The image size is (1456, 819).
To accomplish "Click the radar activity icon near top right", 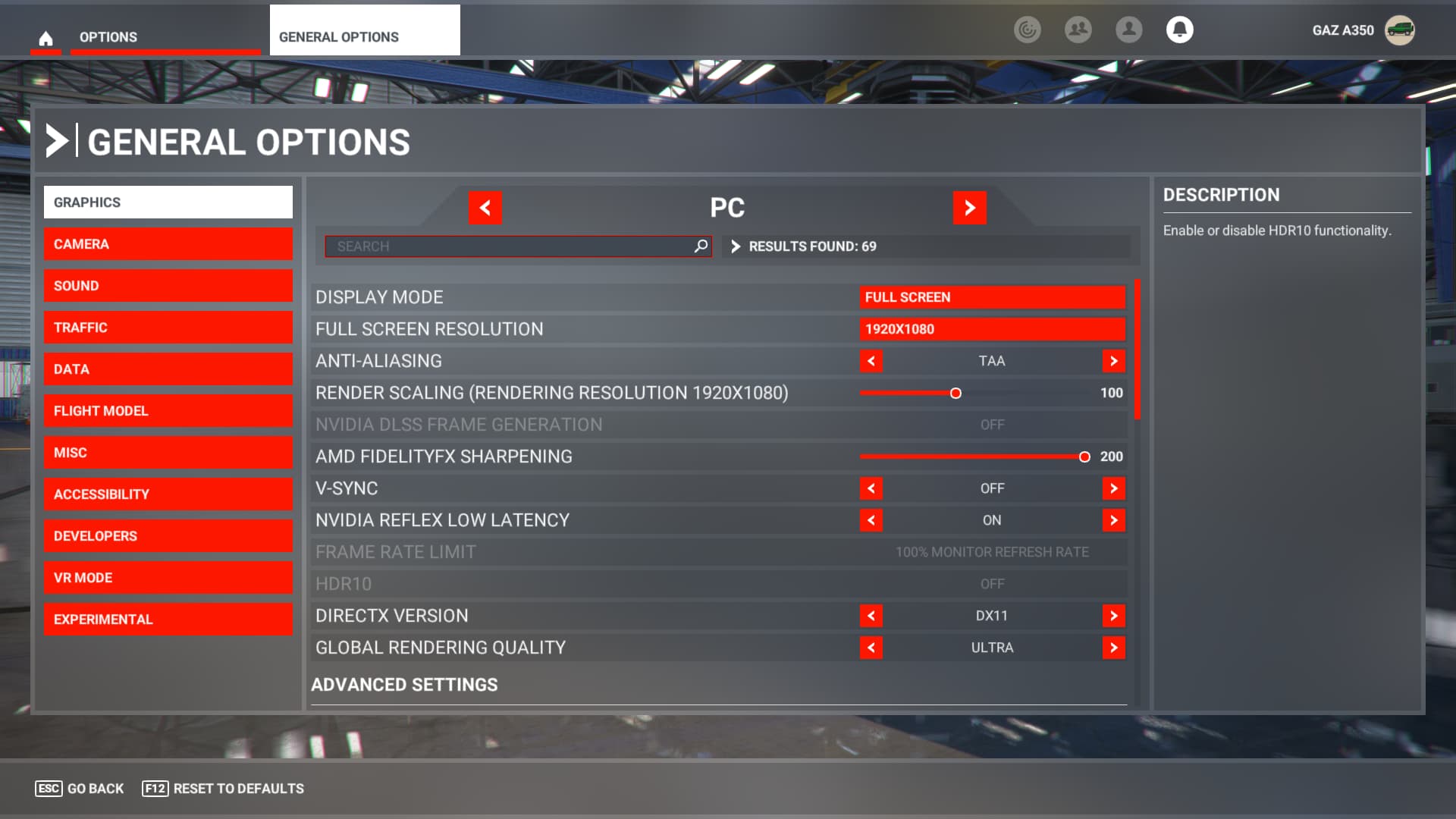I will [1028, 30].
